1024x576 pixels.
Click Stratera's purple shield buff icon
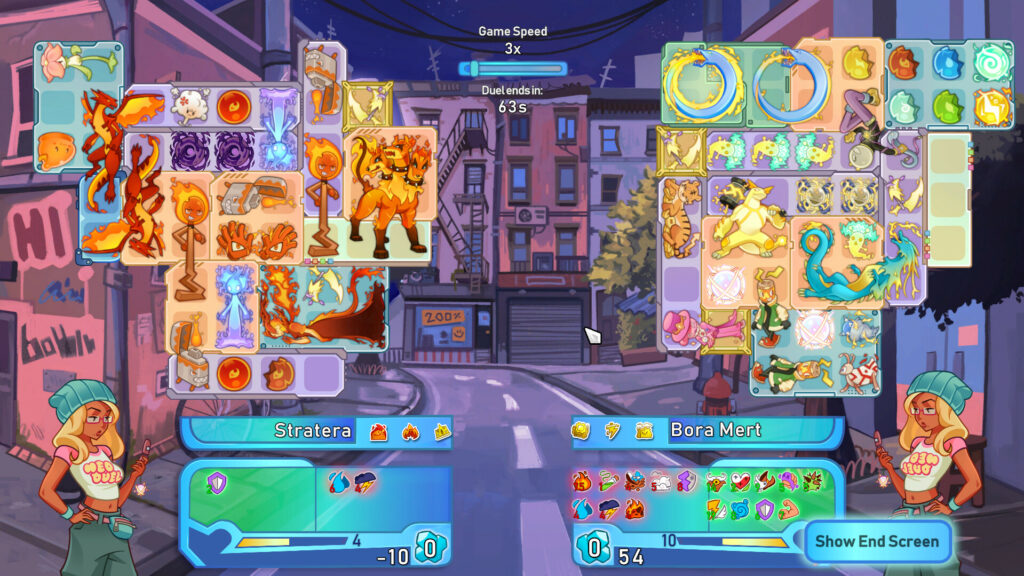point(215,483)
